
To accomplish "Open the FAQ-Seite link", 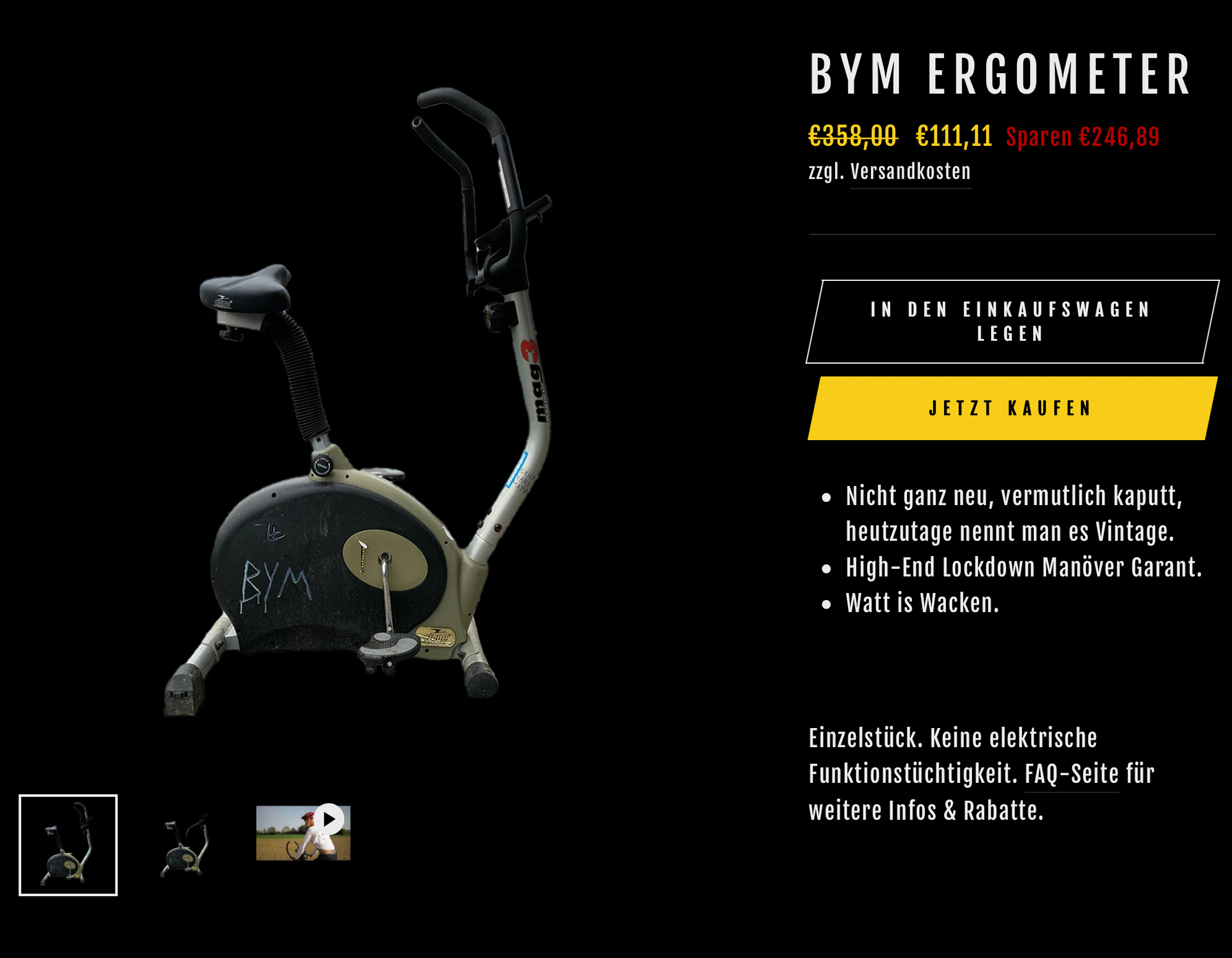I will (1071, 775).
